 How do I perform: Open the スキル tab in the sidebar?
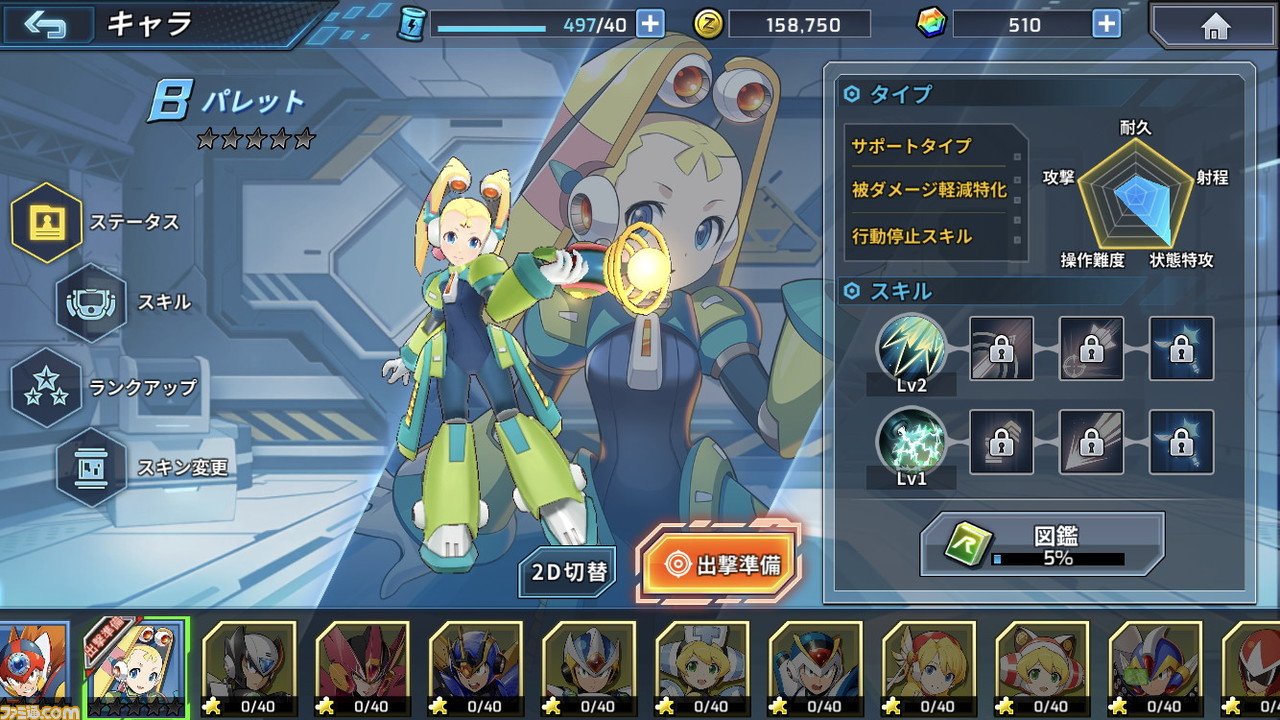tap(90, 305)
